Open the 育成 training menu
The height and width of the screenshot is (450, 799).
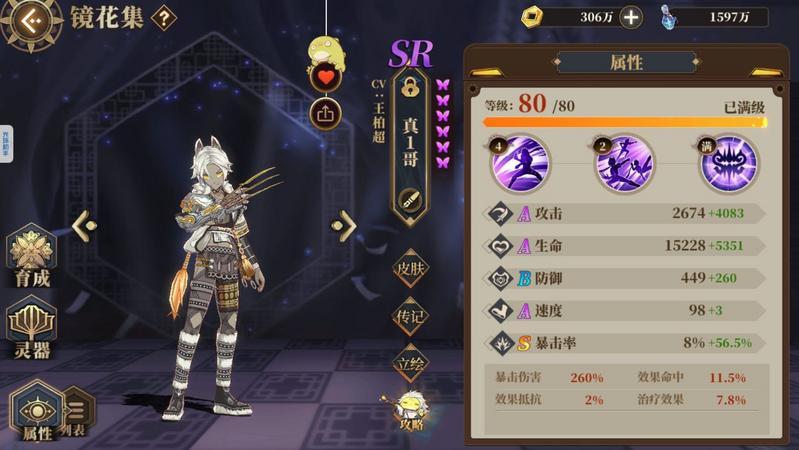click(32, 257)
